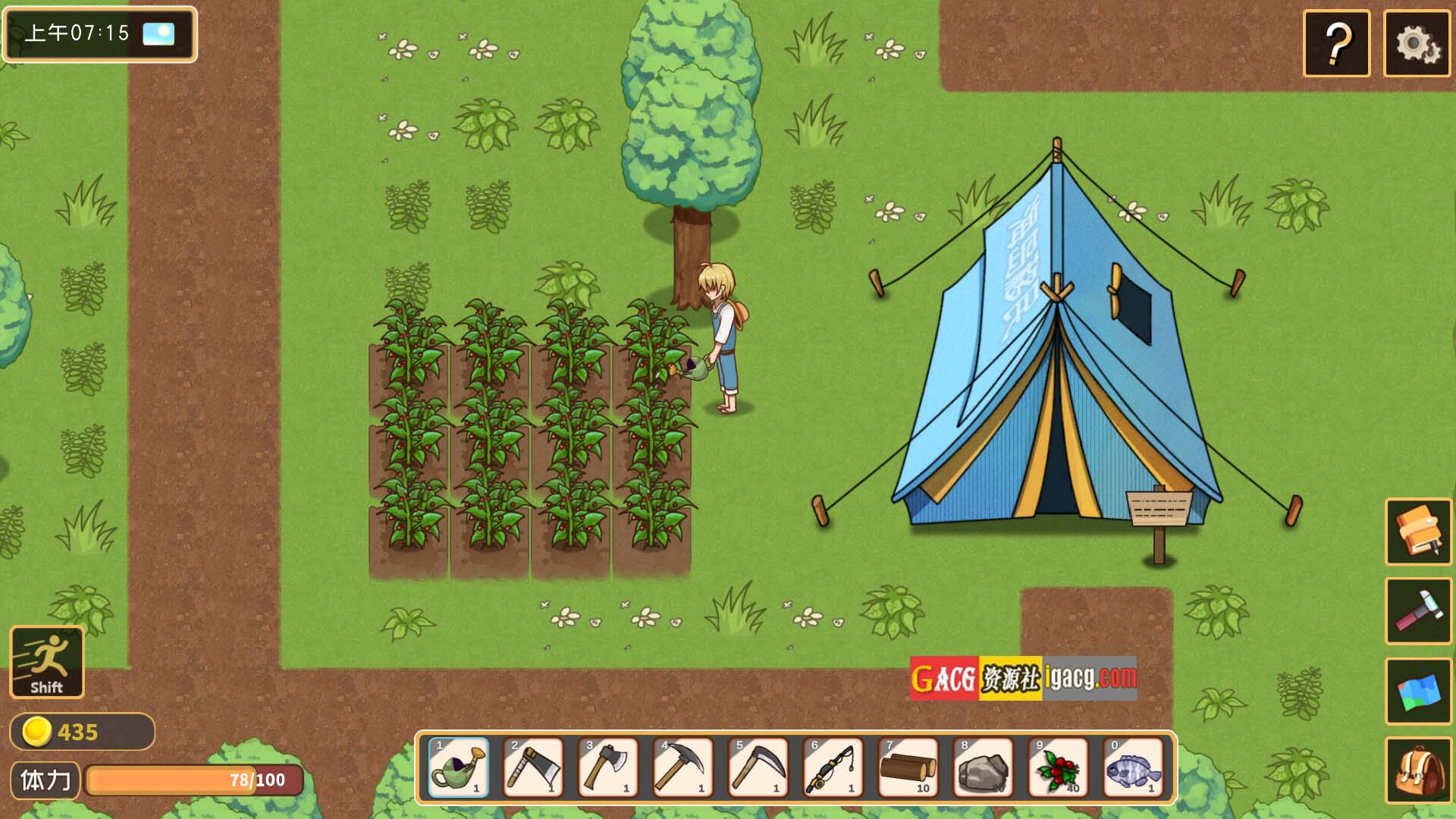Show the map using the map icon
The height and width of the screenshot is (819, 1456).
1418,691
